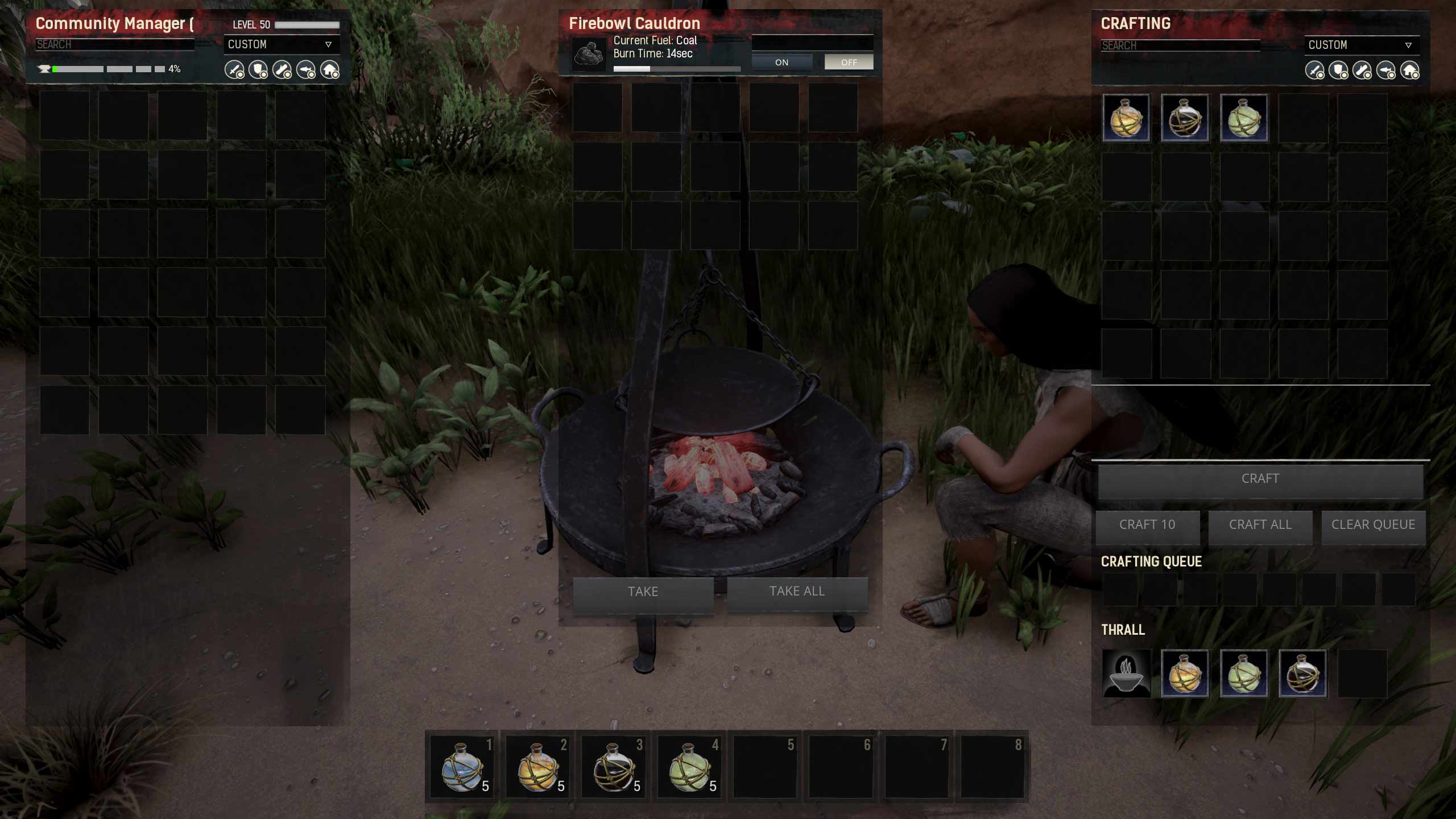Screen dimensions: 1456x819
Task: Toggle the sword filter in the player inventory
Action: pos(234,70)
